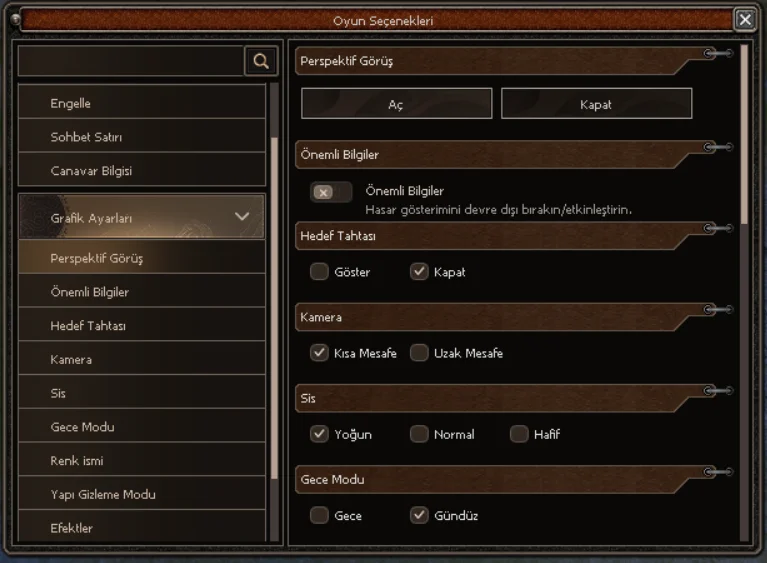This screenshot has height=563, width=767.
Task: Select Efektler in the sidebar
Action: [141, 528]
